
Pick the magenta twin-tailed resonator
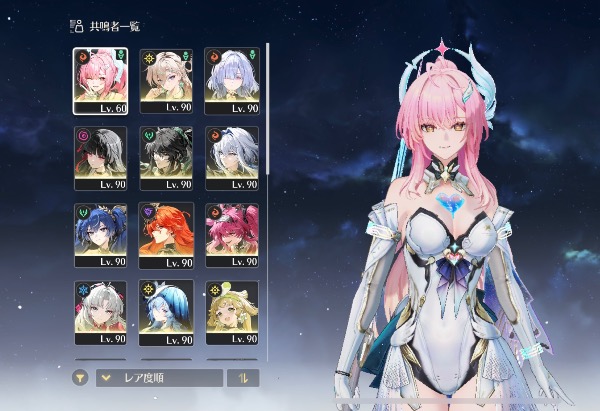coord(231,233)
